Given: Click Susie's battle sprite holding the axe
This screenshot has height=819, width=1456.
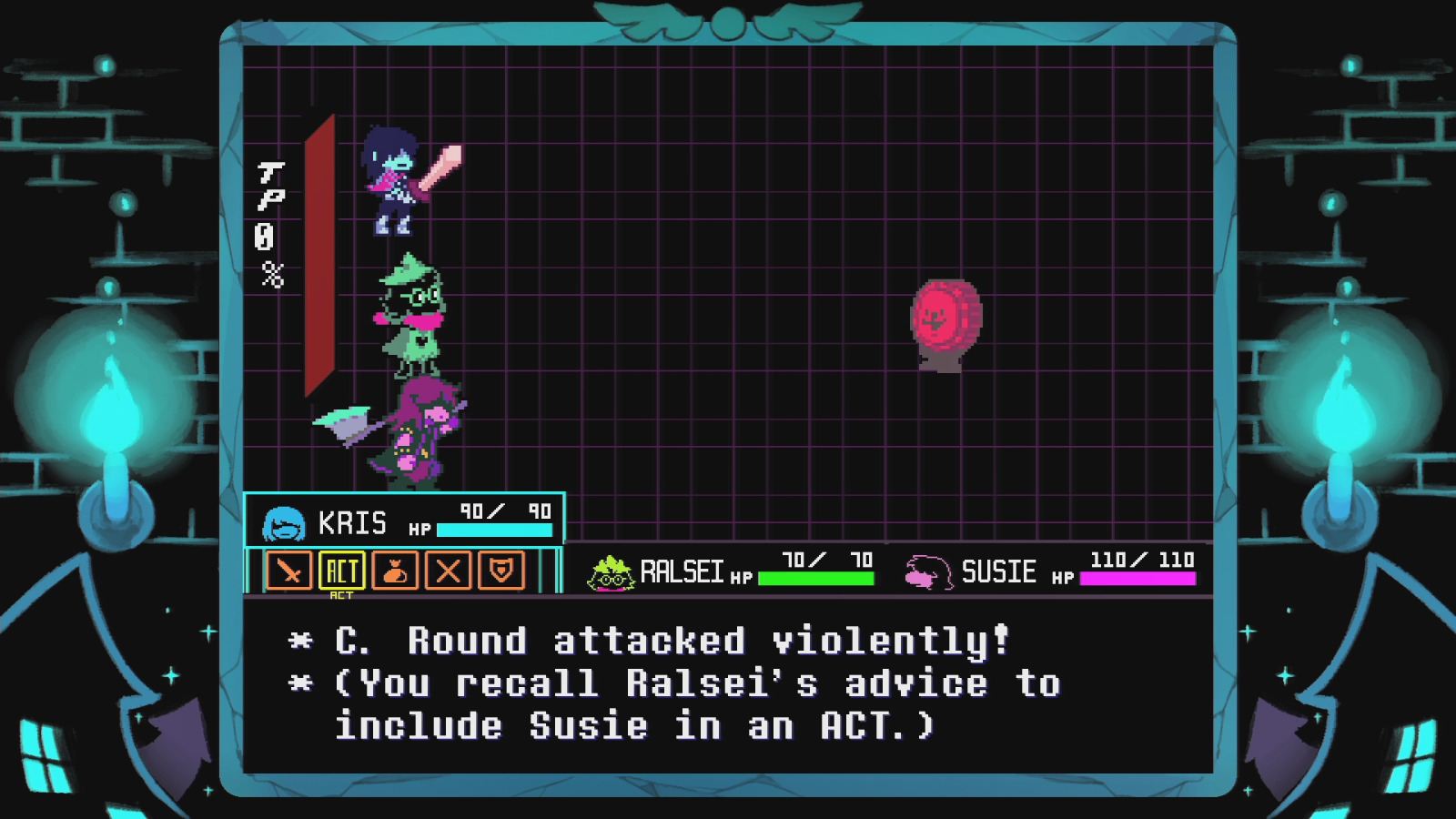Looking at the screenshot, I should [419, 432].
